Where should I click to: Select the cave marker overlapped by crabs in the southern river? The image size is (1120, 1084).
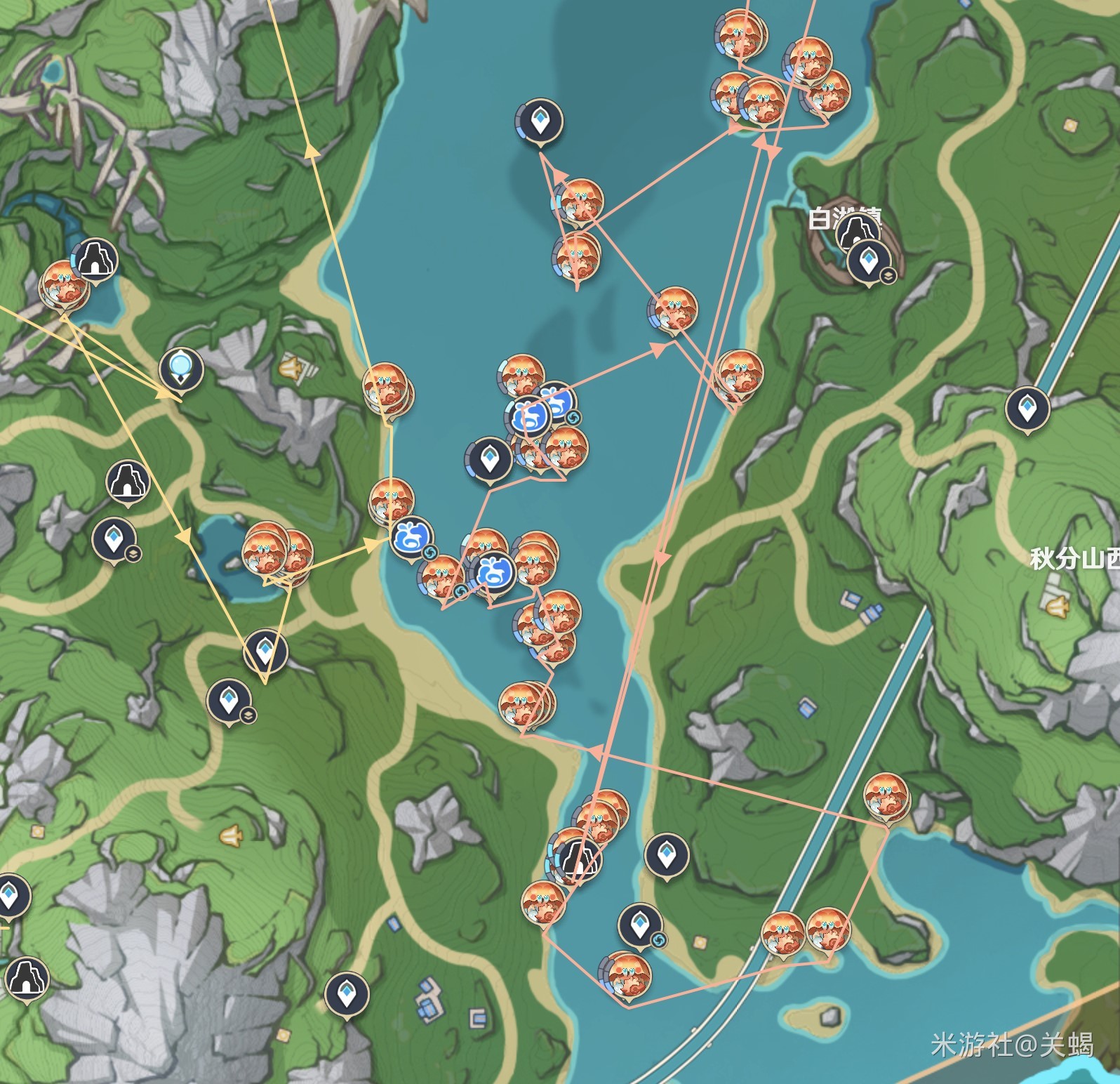pos(578,858)
